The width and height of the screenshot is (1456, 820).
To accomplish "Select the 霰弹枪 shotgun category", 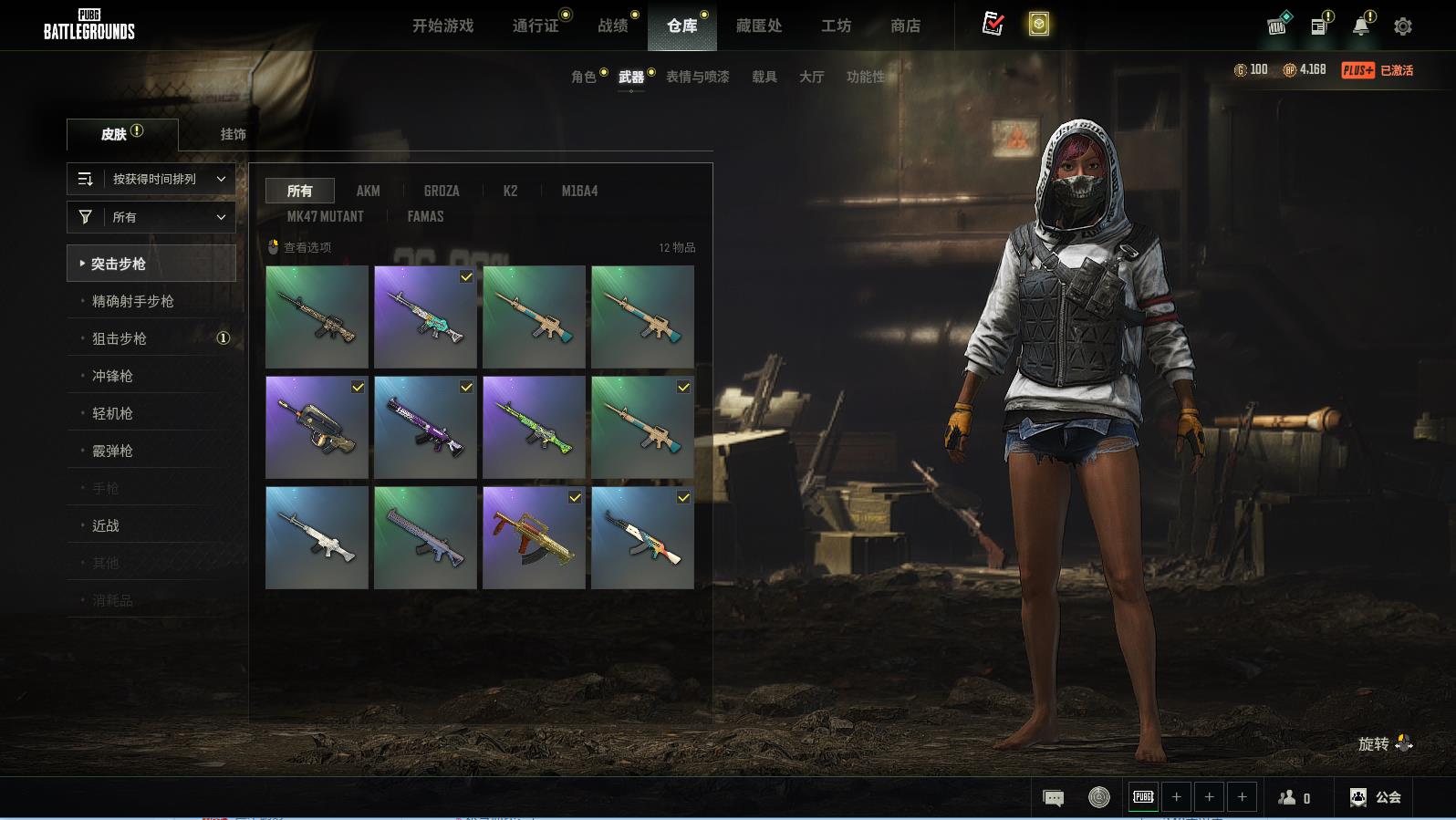I will click(112, 451).
